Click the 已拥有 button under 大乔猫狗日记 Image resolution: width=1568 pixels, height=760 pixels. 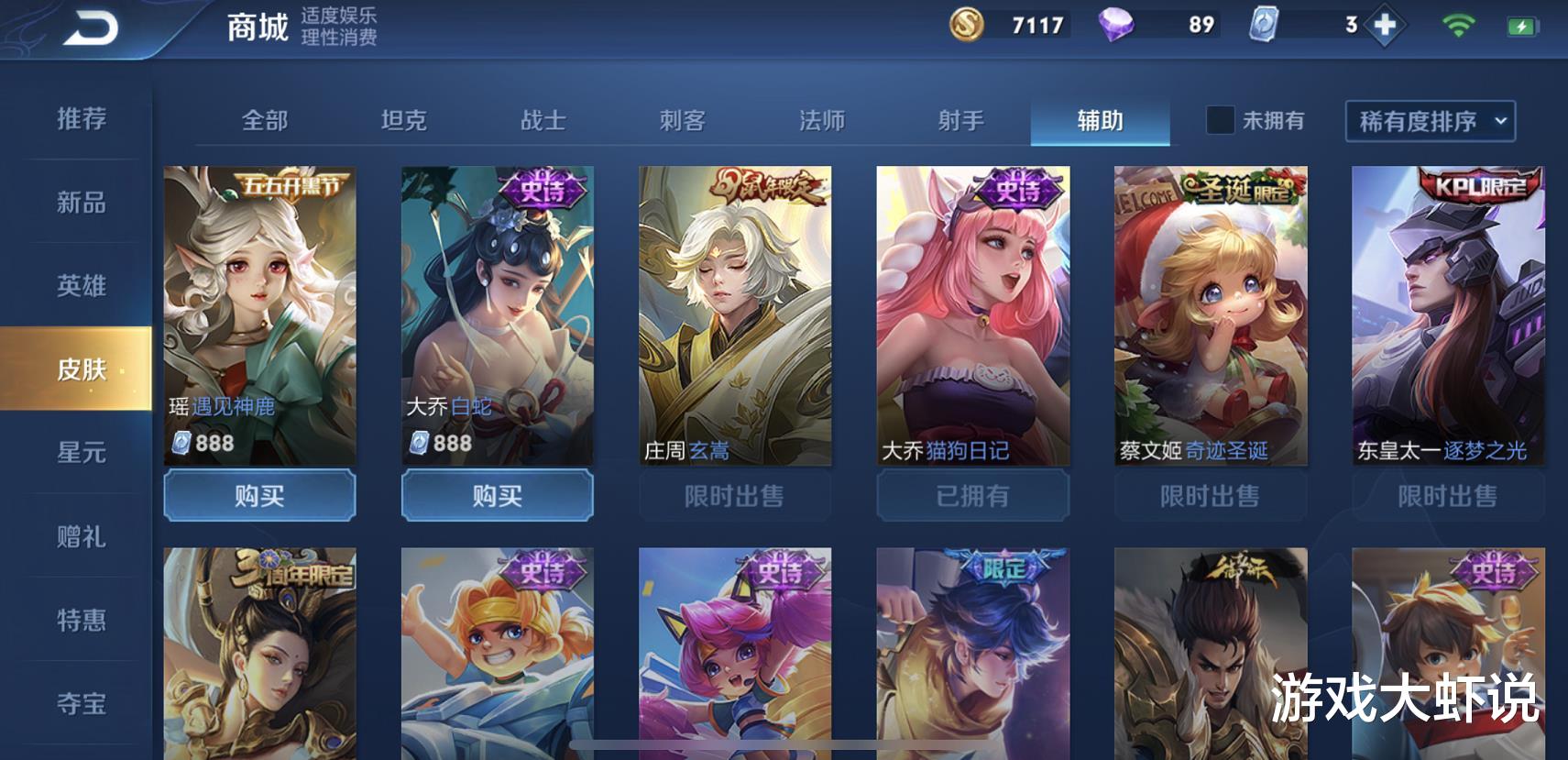[x=972, y=496]
